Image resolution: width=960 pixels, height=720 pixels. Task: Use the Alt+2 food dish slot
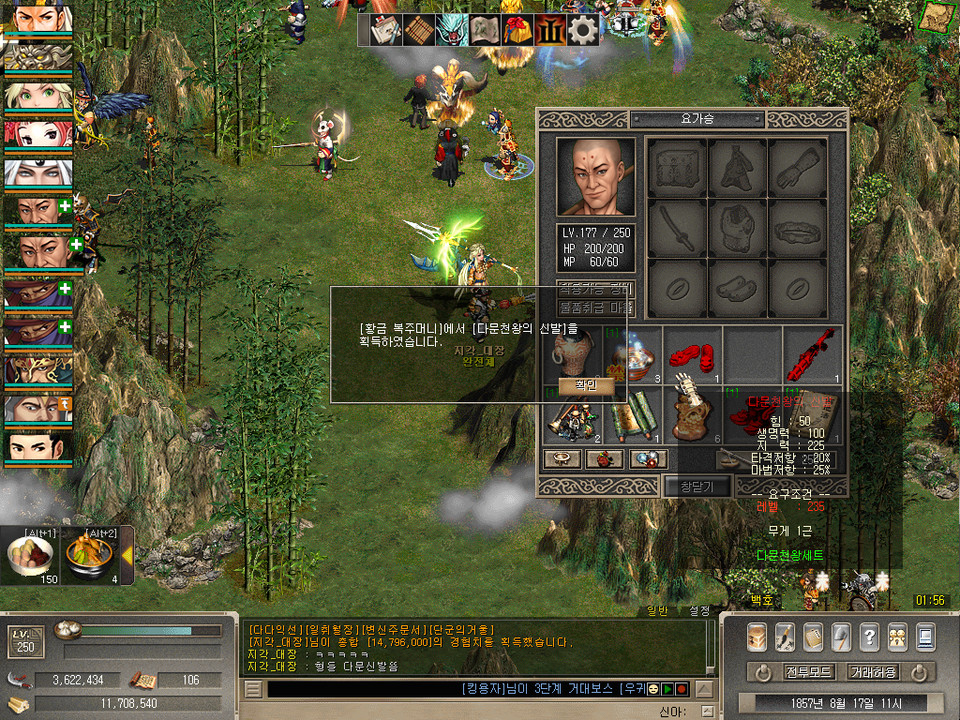(x=90, y=558)
